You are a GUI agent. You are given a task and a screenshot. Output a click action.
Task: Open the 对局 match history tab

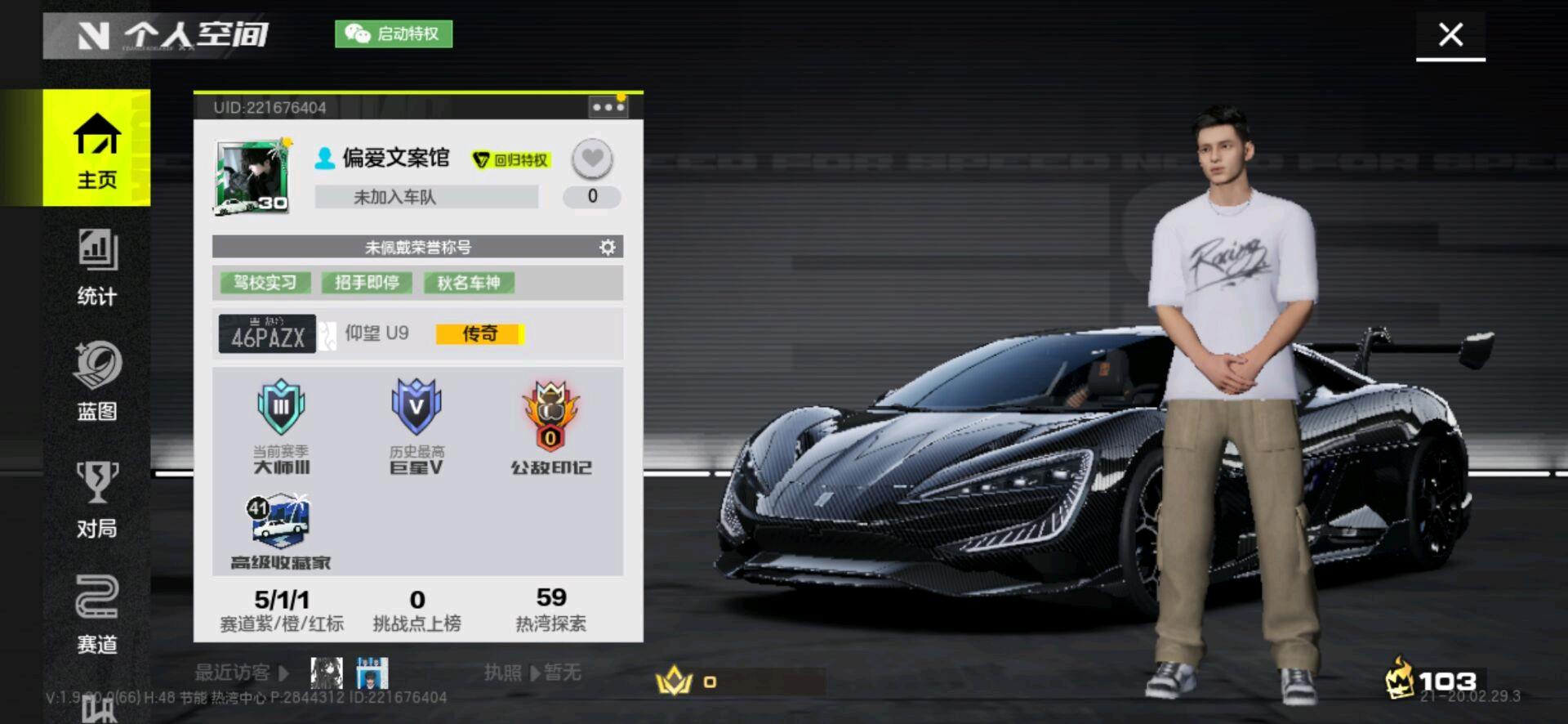[96, 498]
